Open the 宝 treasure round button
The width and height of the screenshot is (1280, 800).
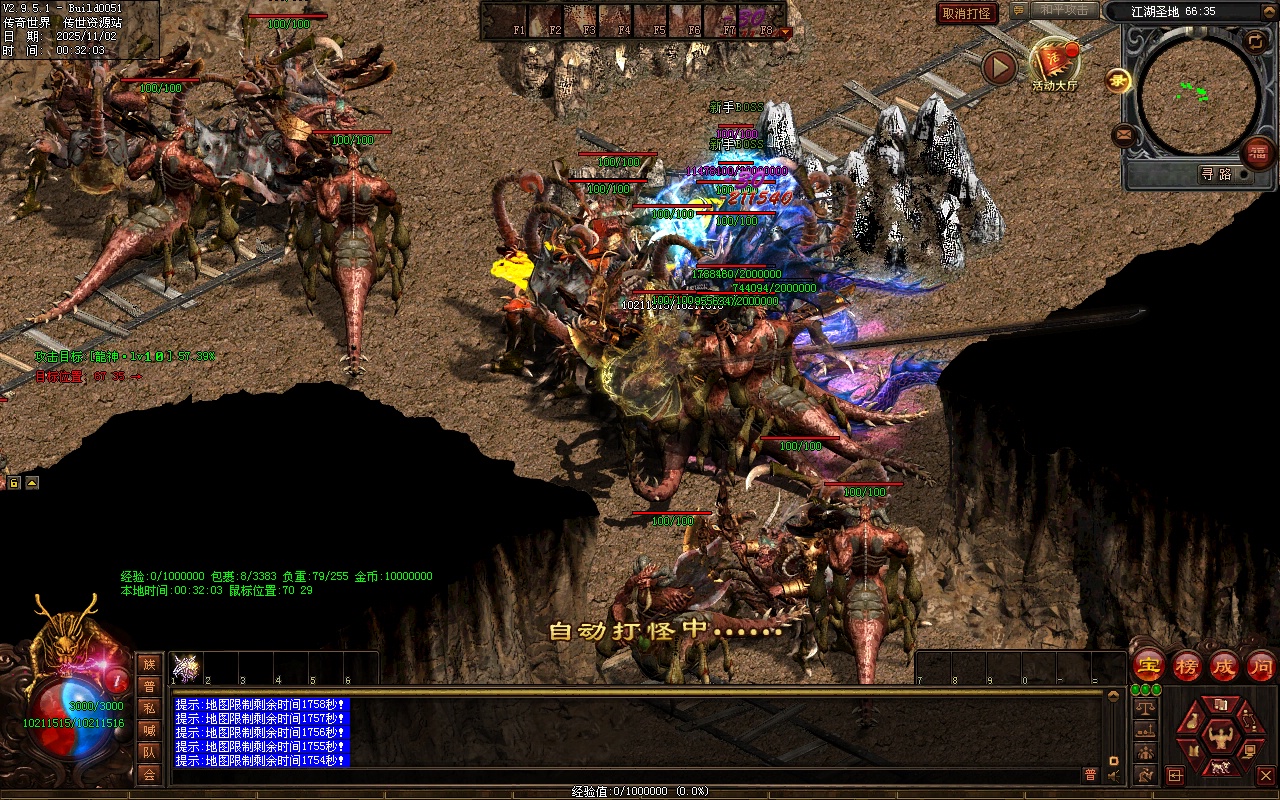(x=1148, y=666)
